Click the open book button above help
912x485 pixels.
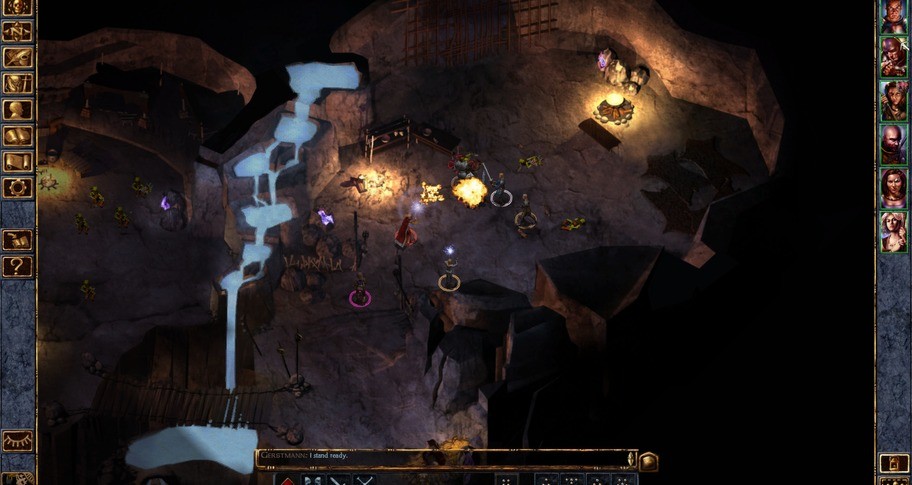pos(18,241)
